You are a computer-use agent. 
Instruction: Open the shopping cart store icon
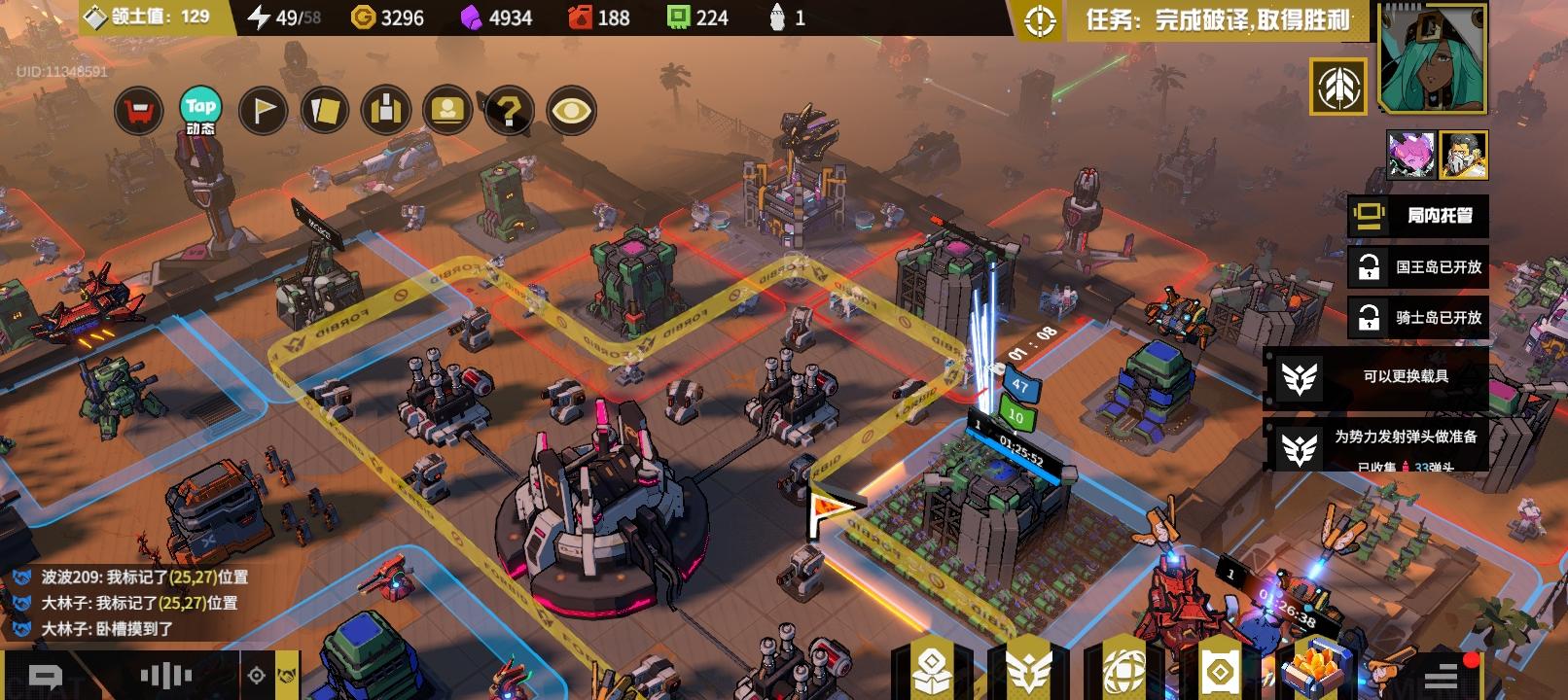139,111
